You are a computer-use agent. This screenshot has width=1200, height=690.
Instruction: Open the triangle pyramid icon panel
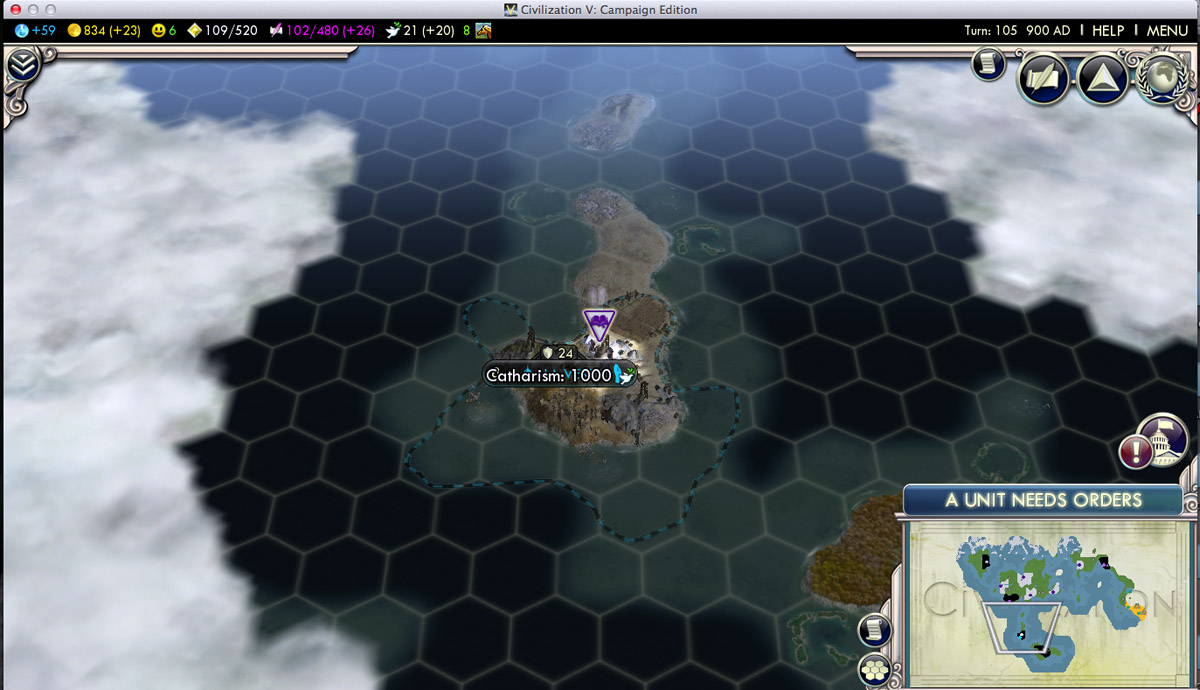(1102, 79)
